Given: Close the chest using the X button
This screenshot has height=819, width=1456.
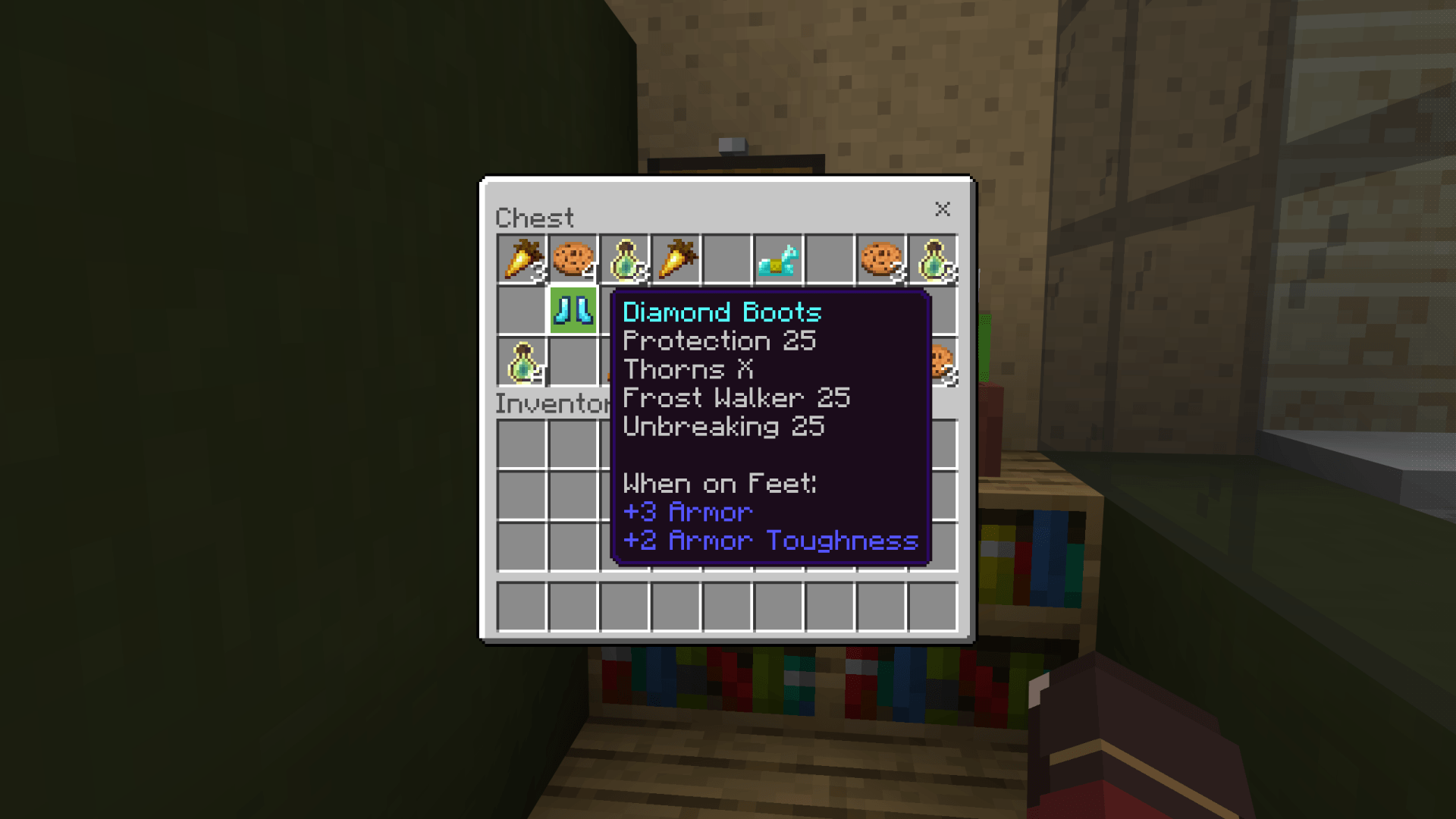Looking at the screenshot, I should (x=943, y=210).
